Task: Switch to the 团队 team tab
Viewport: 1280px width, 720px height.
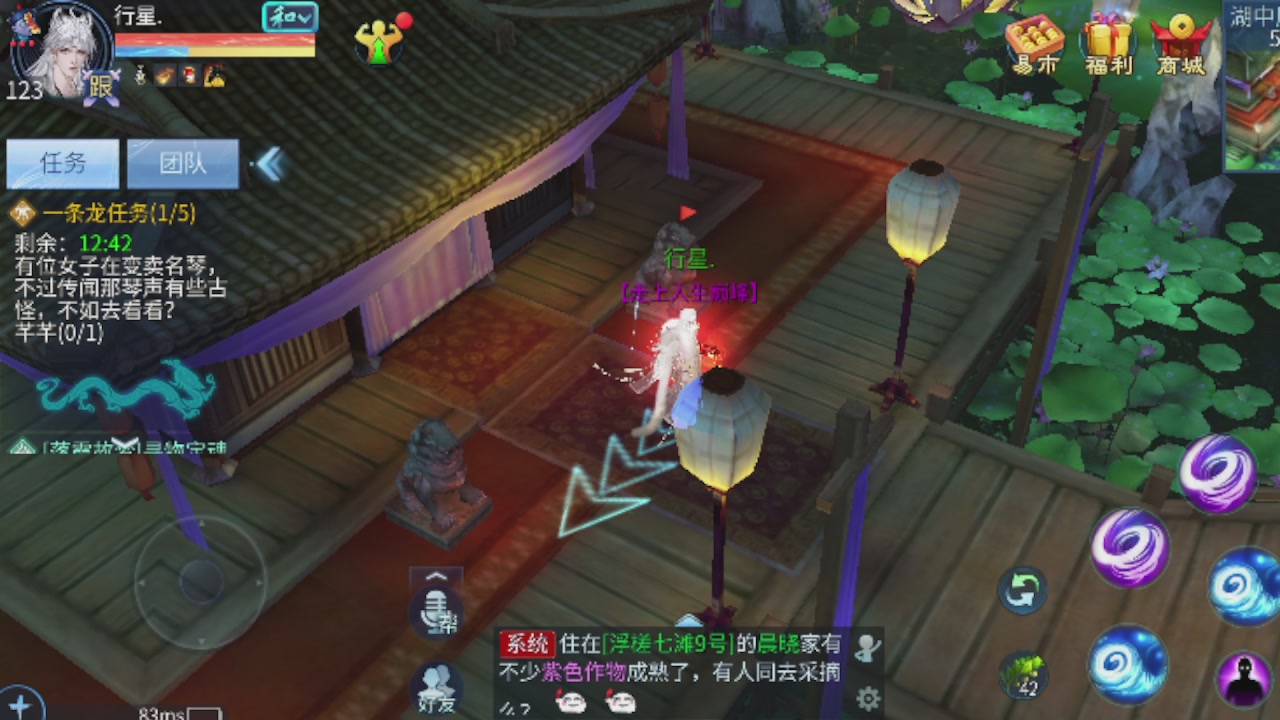Action: 181,162
